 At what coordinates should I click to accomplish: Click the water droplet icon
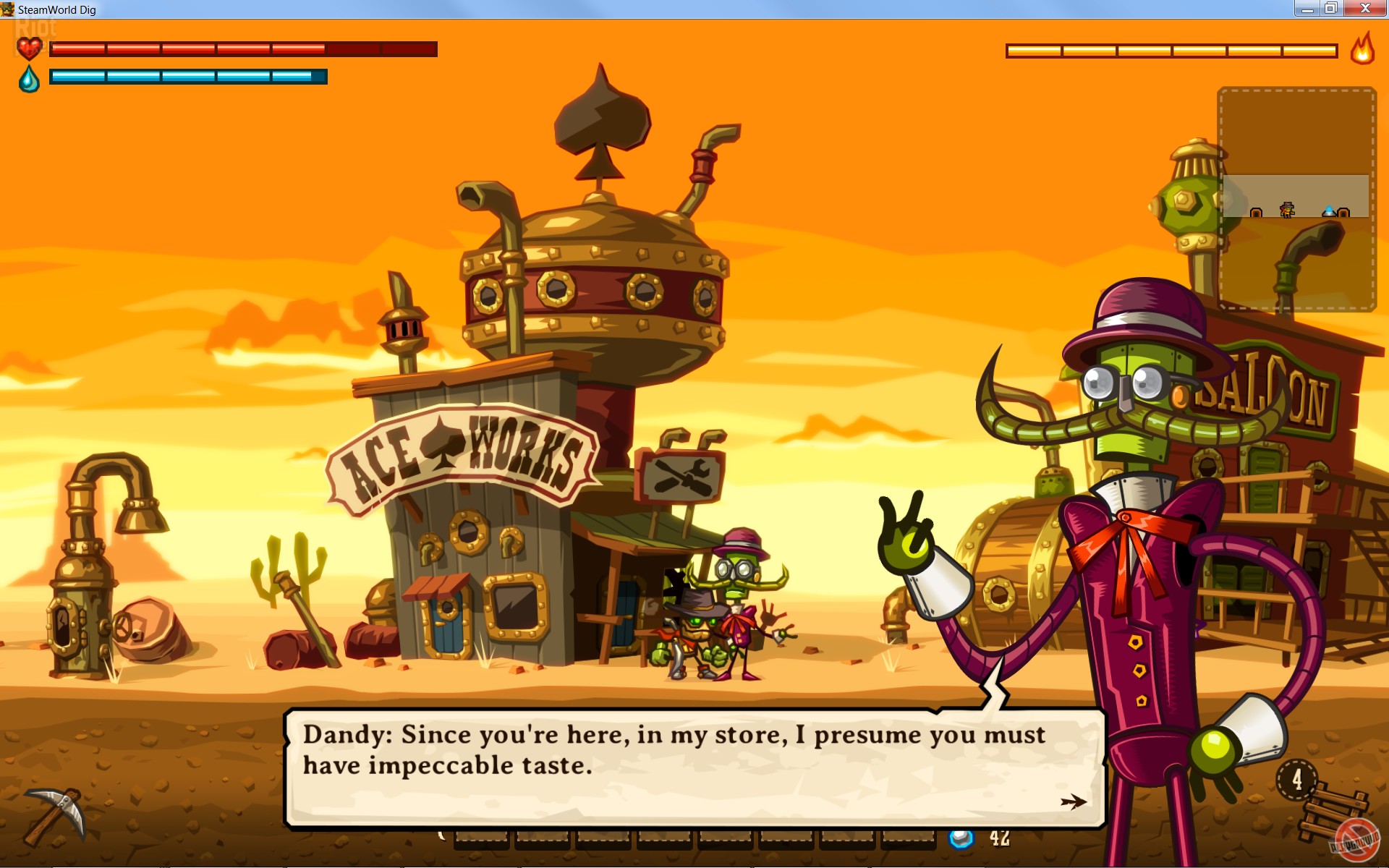point(29,78)
